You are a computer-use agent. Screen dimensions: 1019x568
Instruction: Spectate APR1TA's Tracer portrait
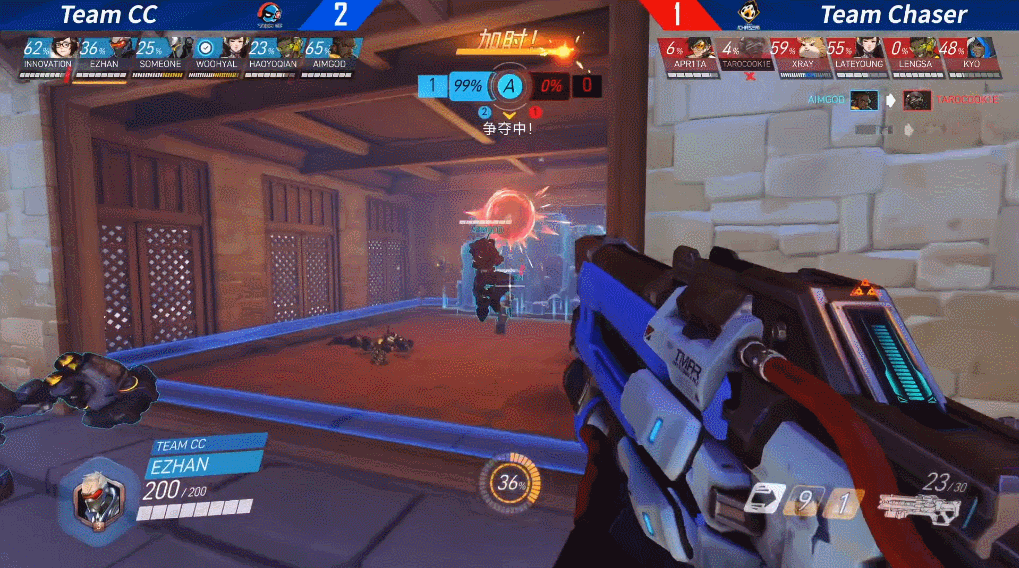click(x=698, y=48)
